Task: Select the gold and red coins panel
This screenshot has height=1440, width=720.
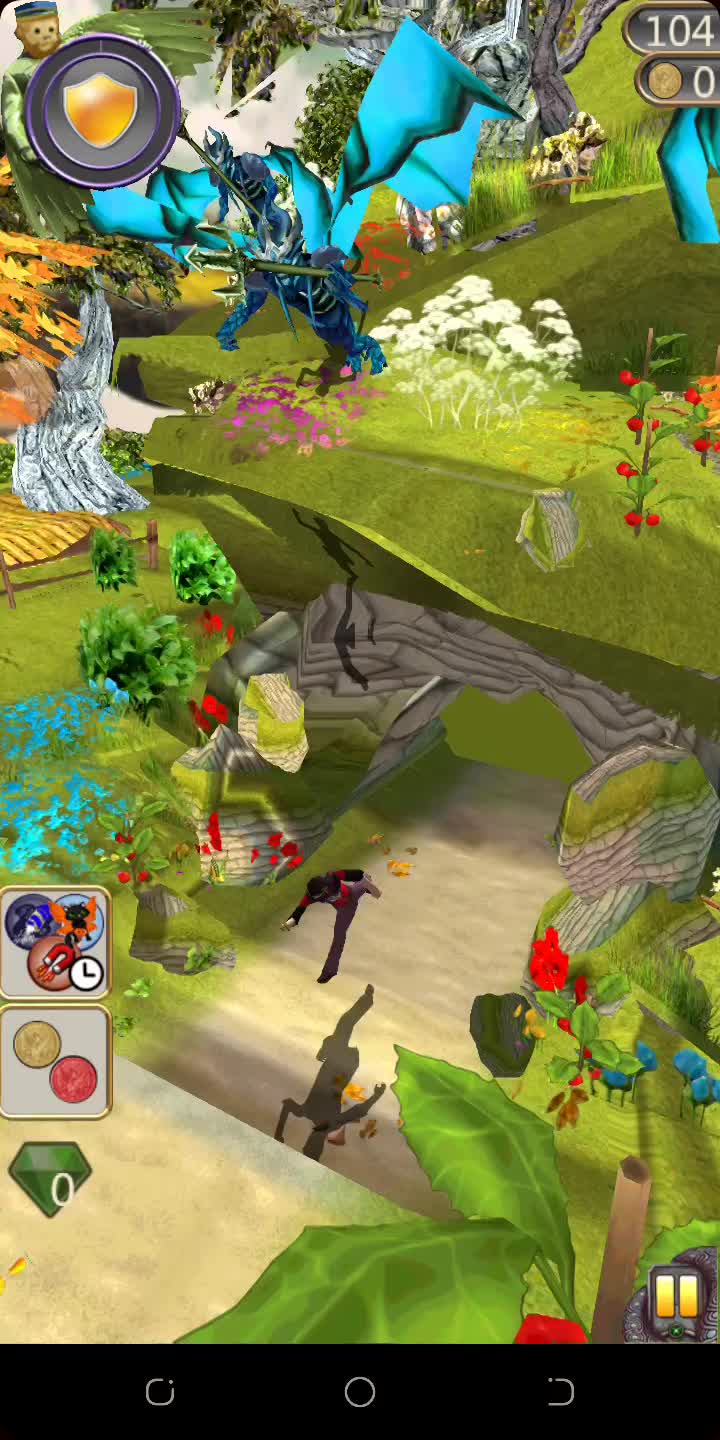Action: [x=56, y=1061]
